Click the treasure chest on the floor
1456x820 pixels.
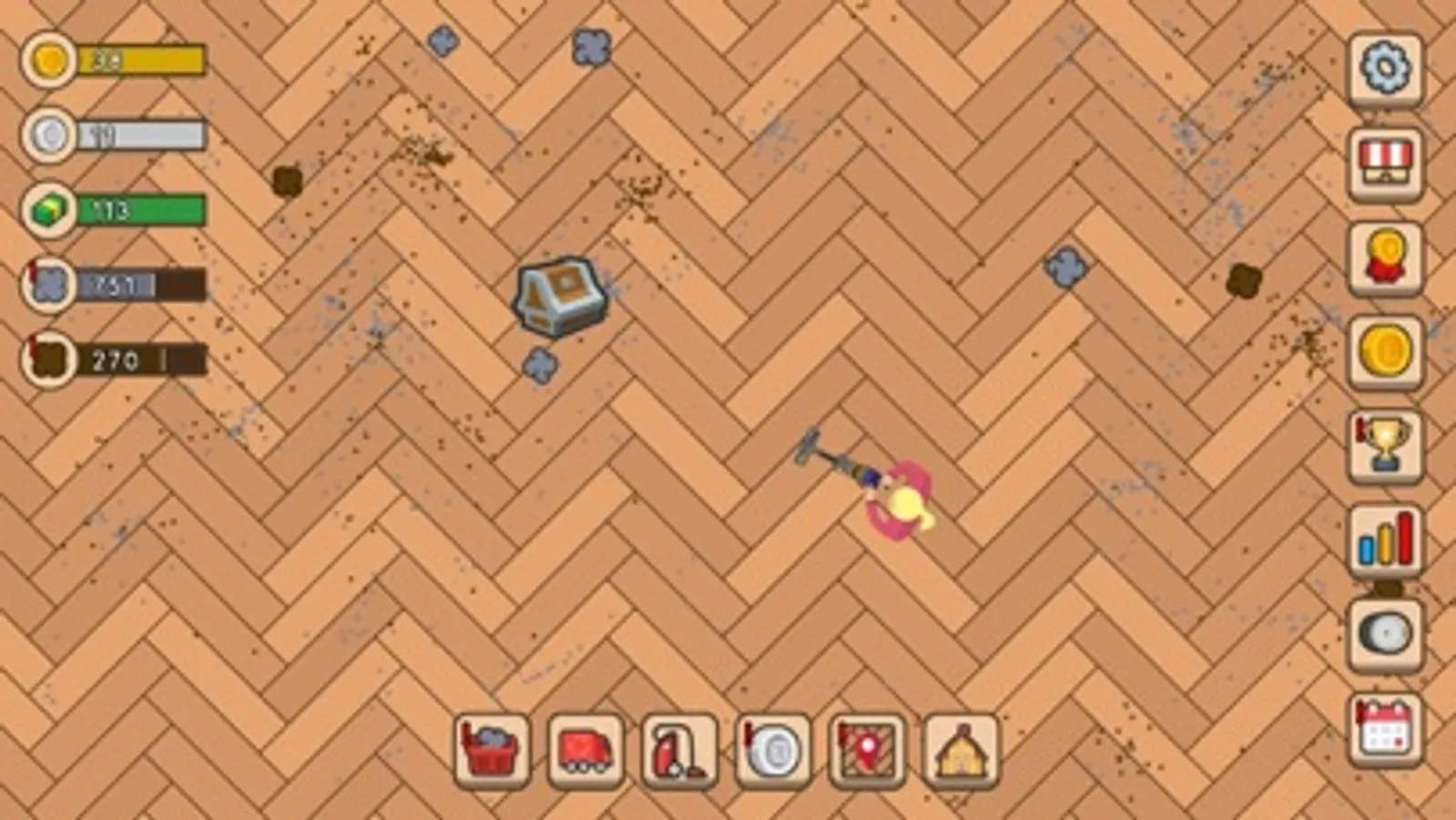(558, 296)
